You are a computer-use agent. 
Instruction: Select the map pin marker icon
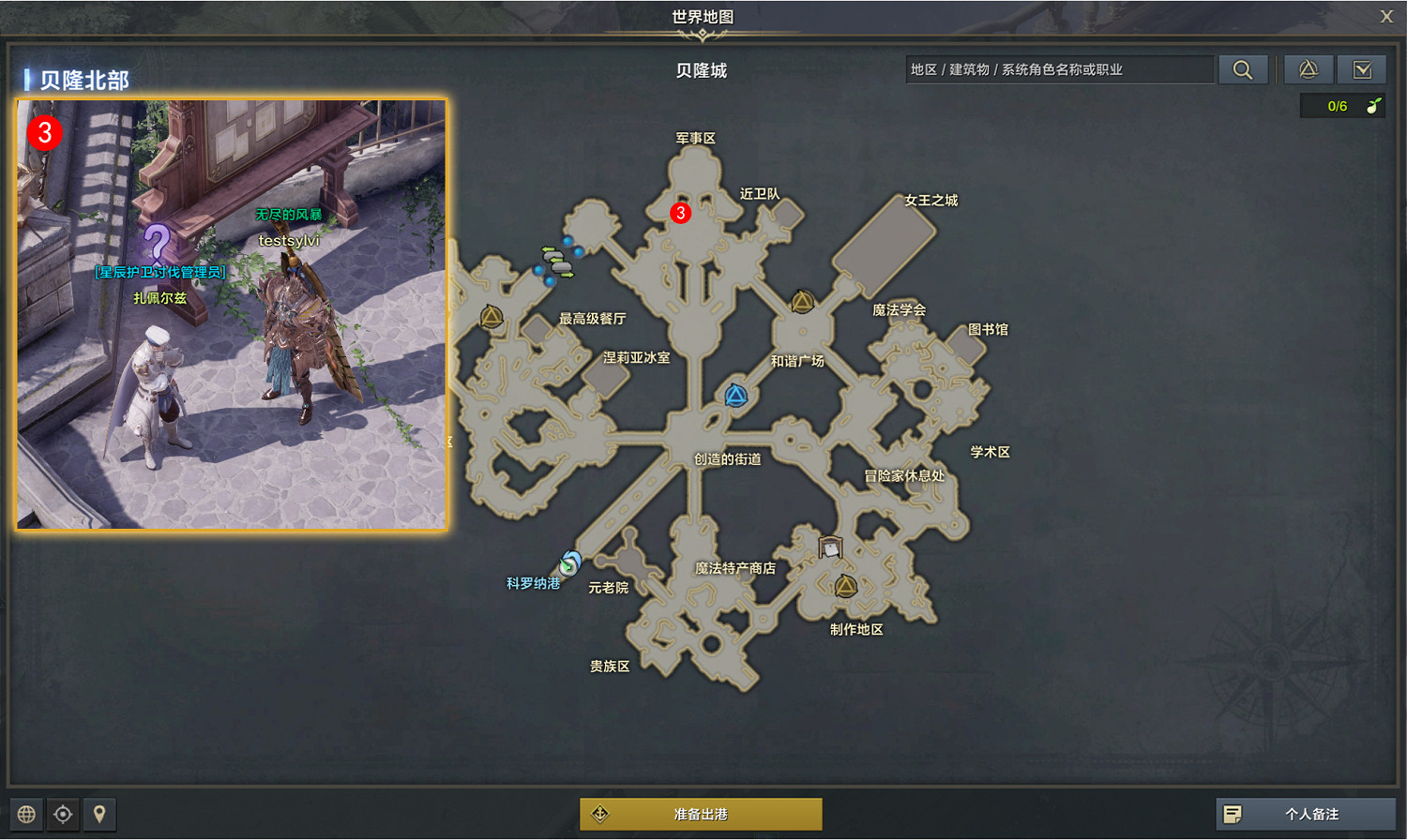99,814
